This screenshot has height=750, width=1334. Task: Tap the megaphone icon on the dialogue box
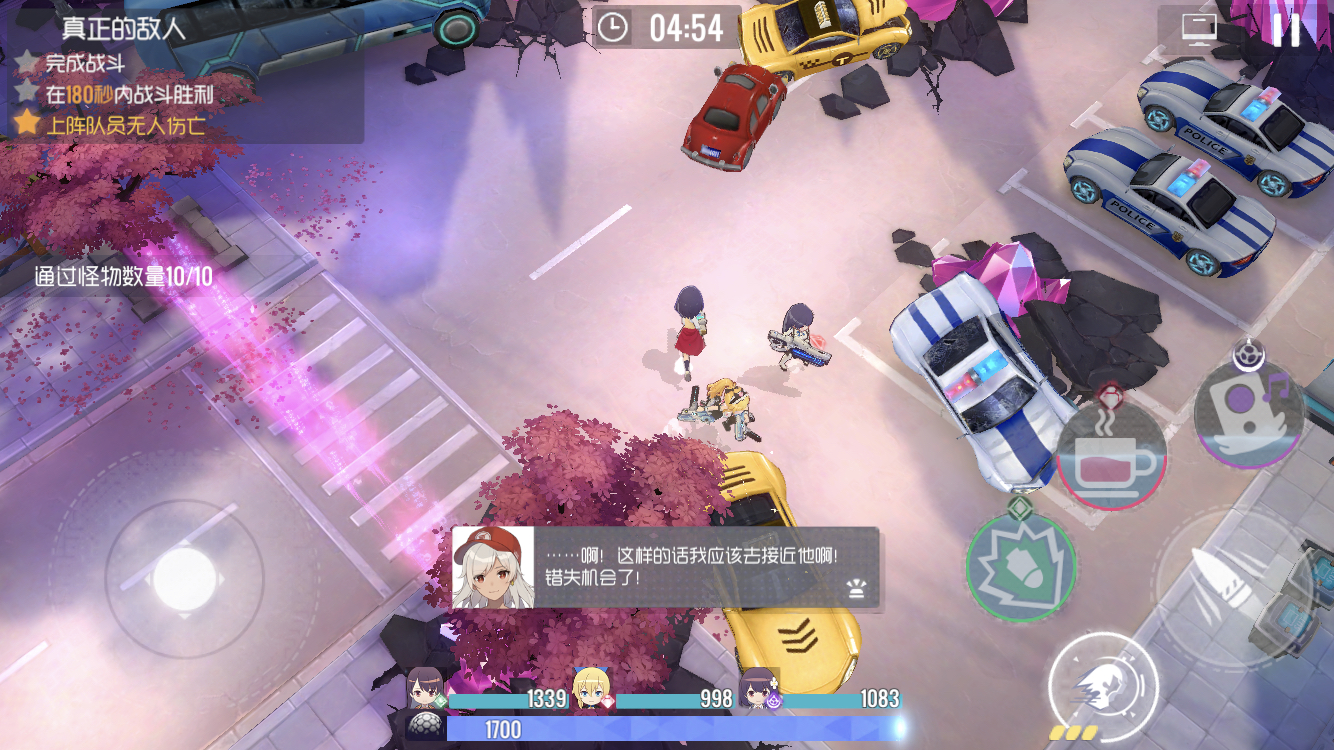(x=855, y=590)
